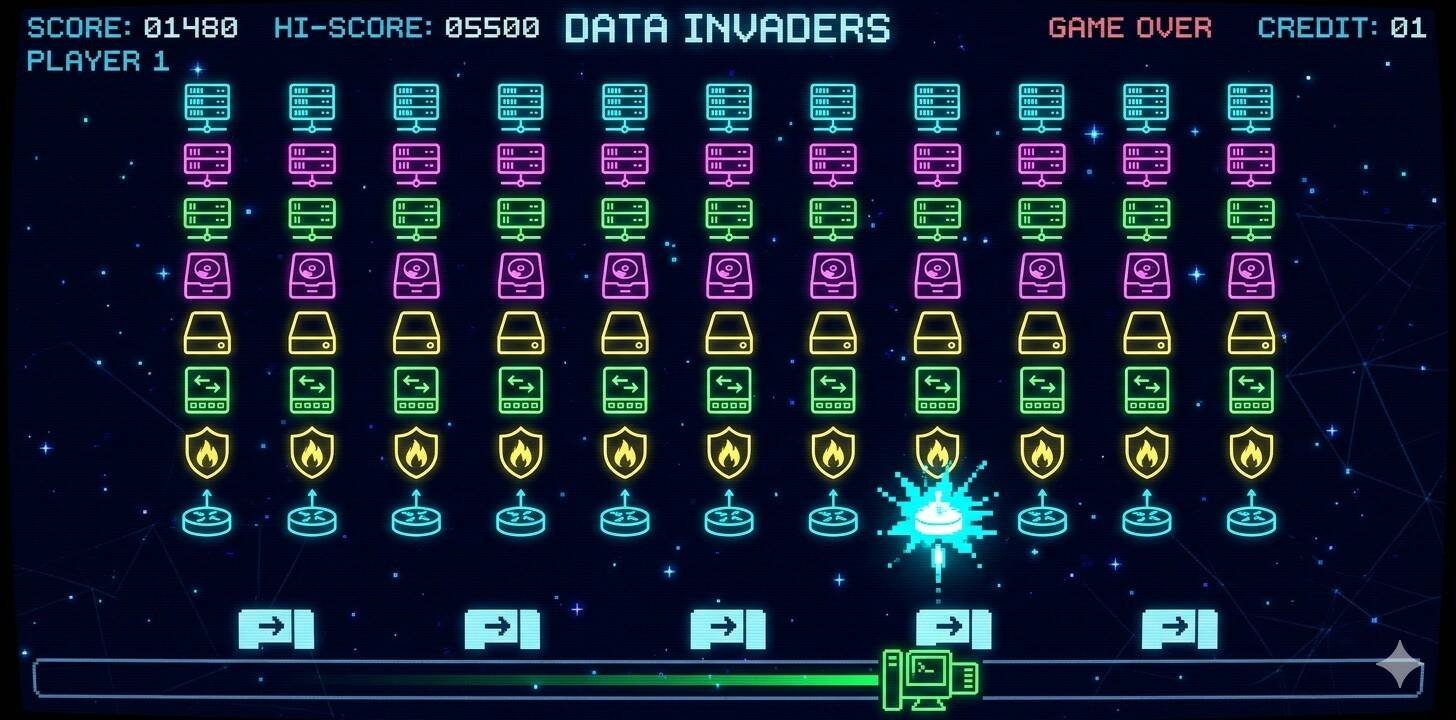This screenshot has width=1456, height=720.
Task: Select the magenta disk invader in the last column
Action: click(1251, 277)
